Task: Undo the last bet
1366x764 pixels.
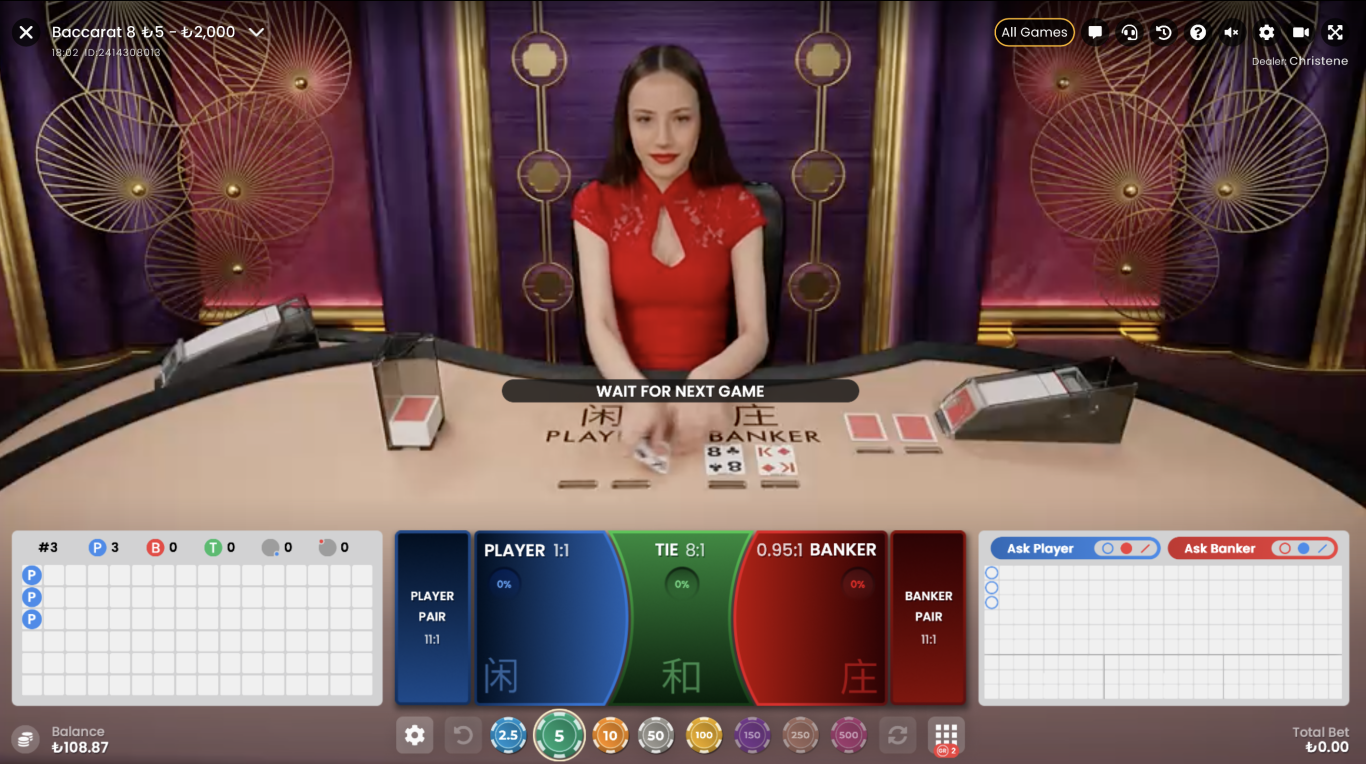Action: [462, 734]
